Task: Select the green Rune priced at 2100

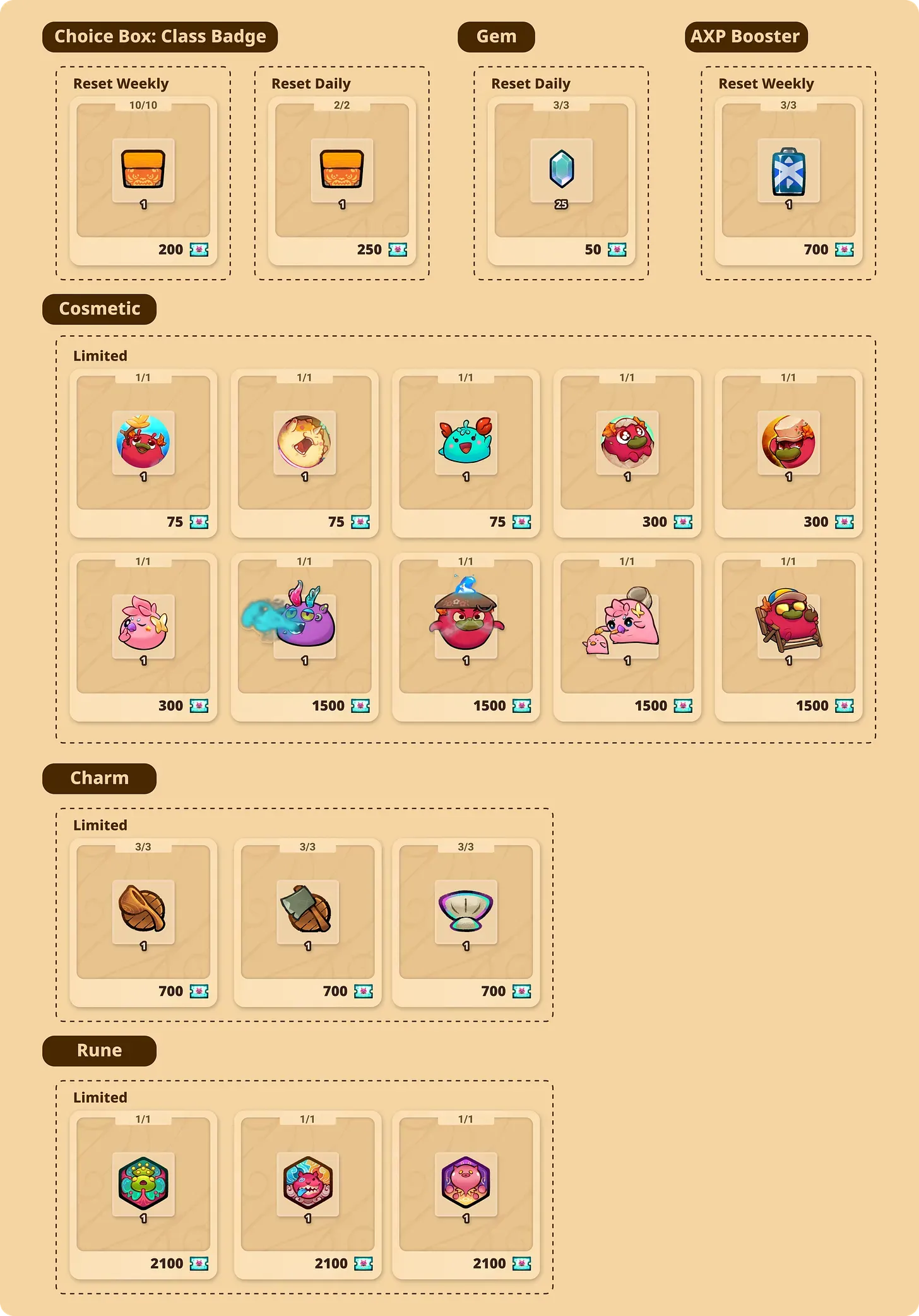Action: click(x=143, y=1184)
